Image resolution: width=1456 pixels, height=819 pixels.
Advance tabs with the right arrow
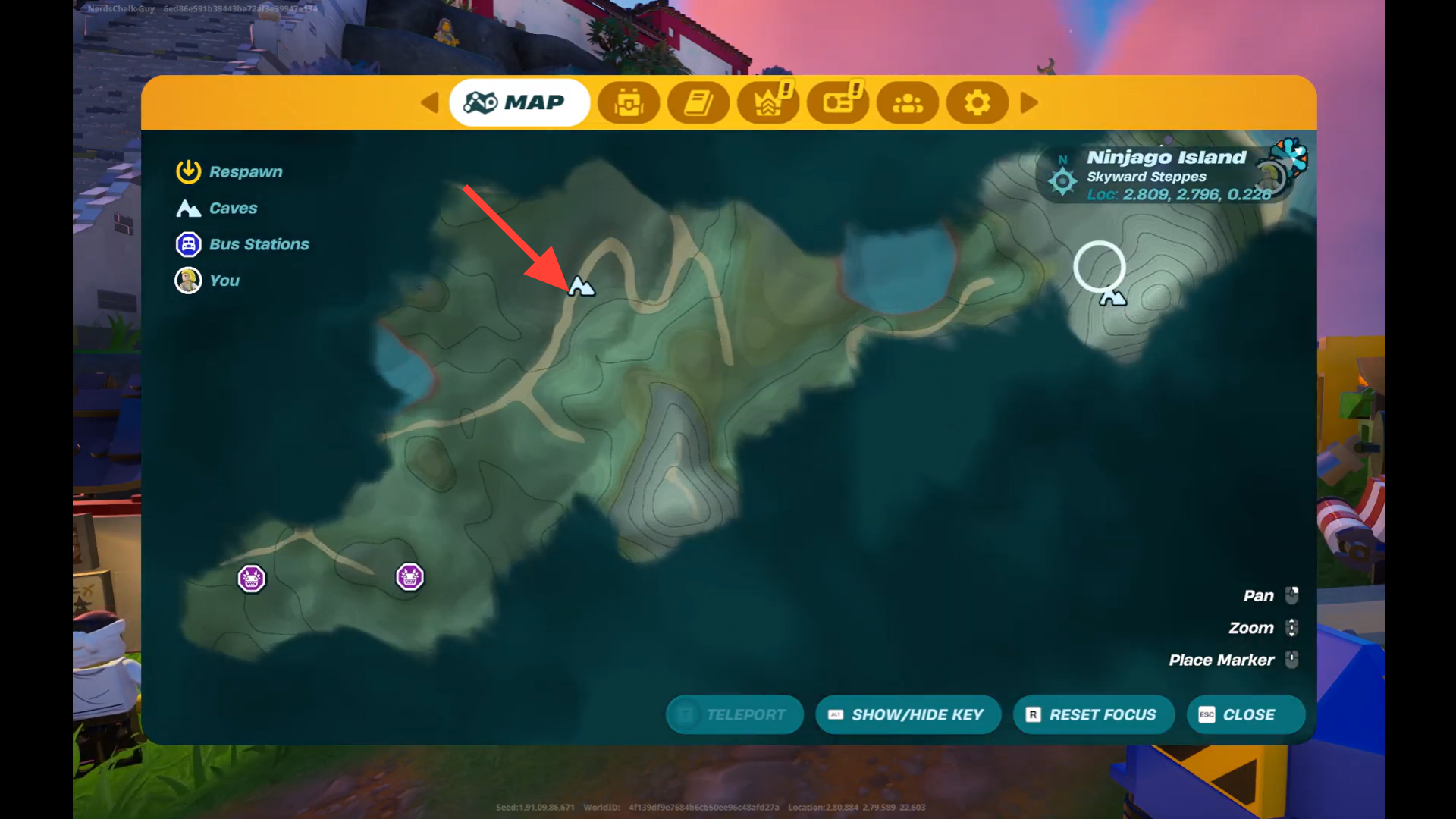1029,102
